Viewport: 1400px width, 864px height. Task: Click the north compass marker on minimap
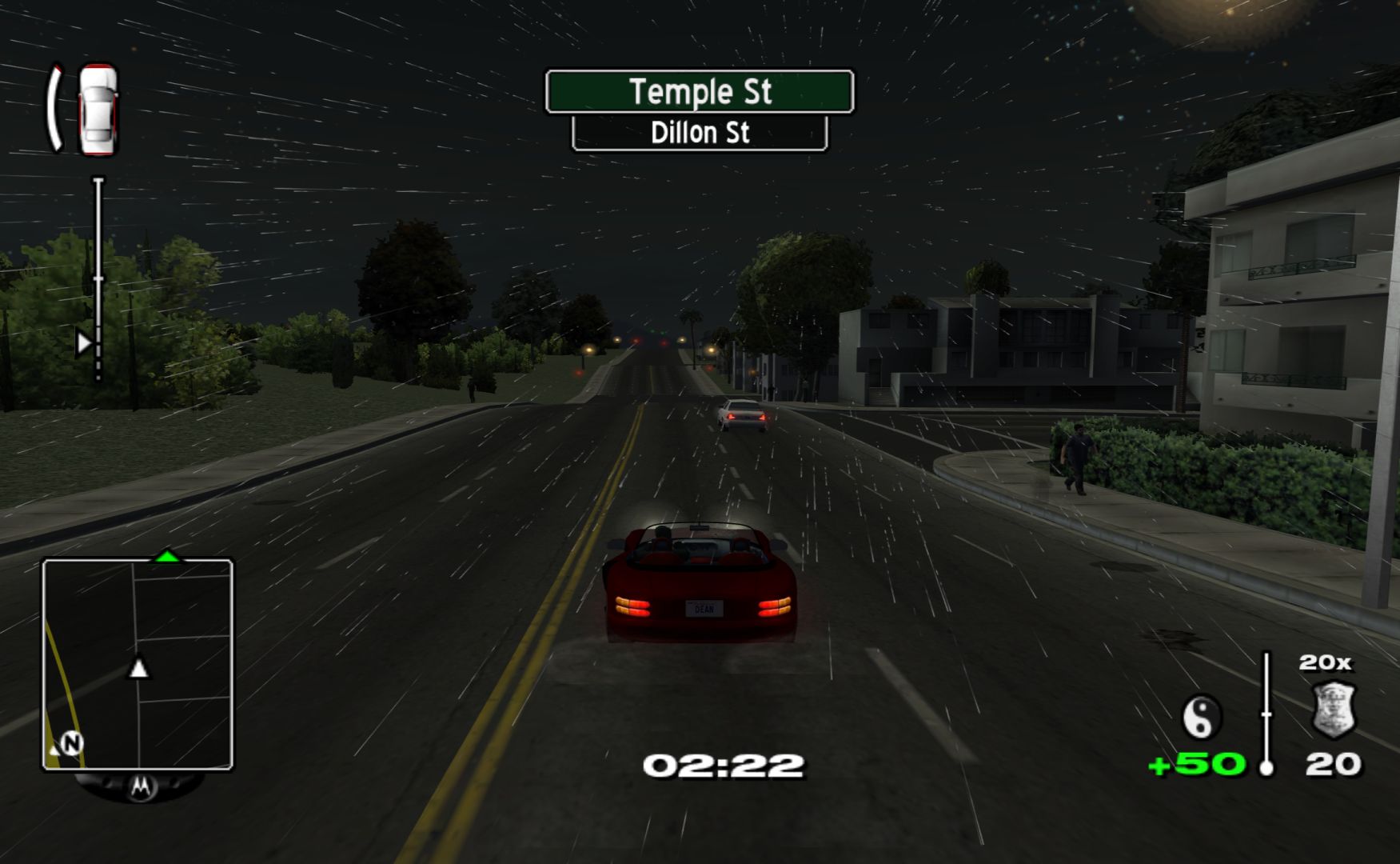tap(72, 743)
